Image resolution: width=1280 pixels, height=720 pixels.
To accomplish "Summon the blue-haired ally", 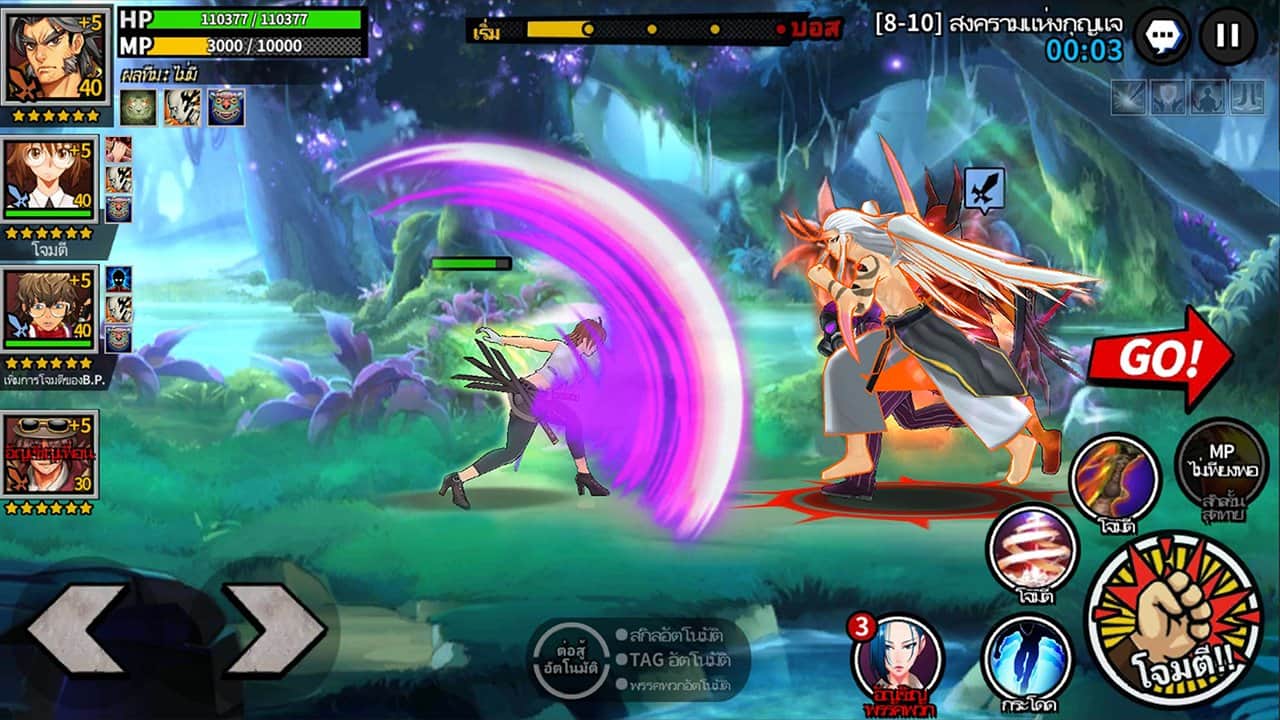I will 897,658.
